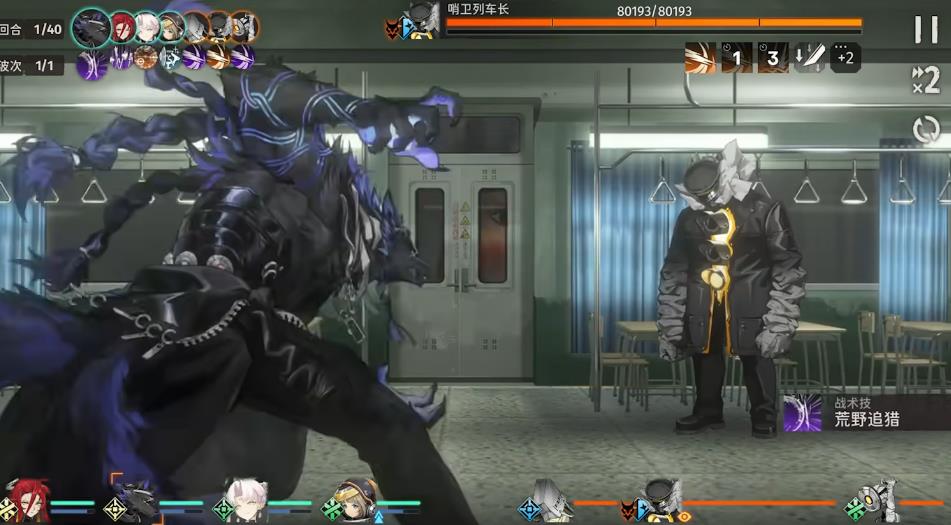Screen dimensions: 951x525
Task: Inspect the orange slash boss skill icon
Action: point(700,57)
